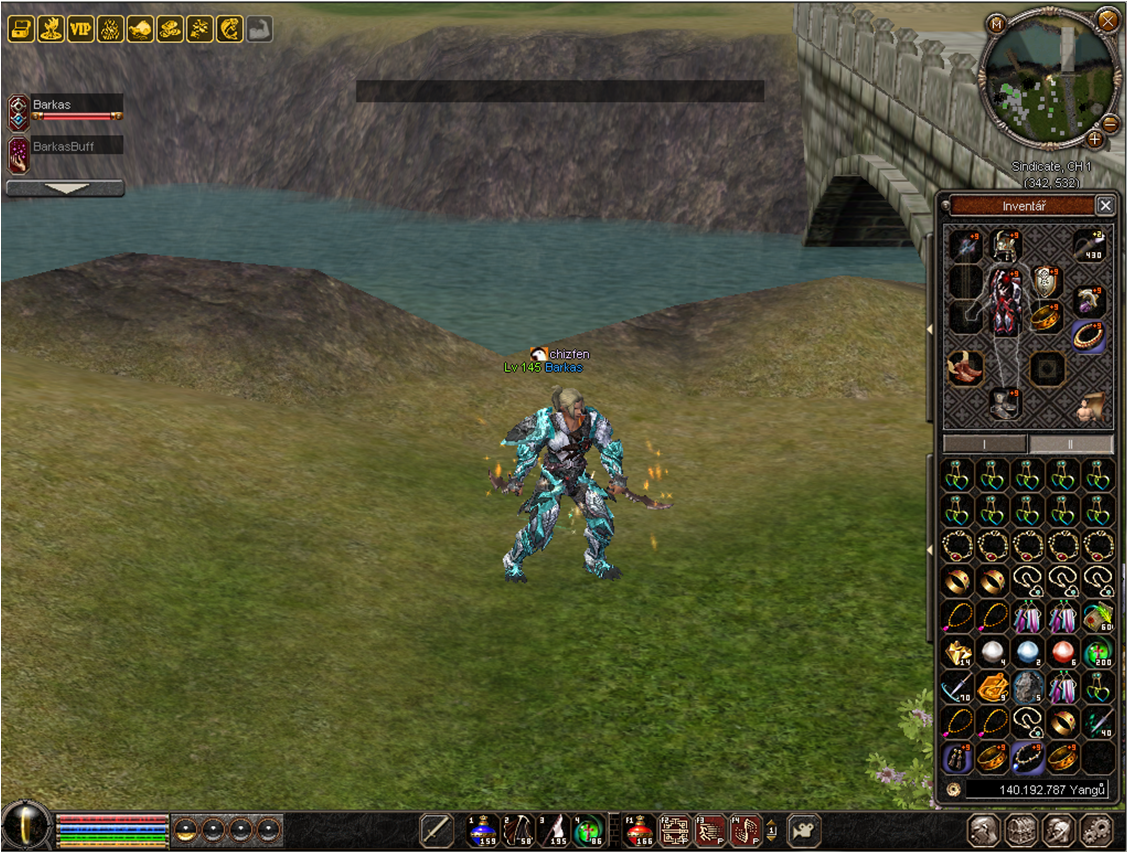
Task: Open system options with the gear button
Action: tap(1097, 830)
